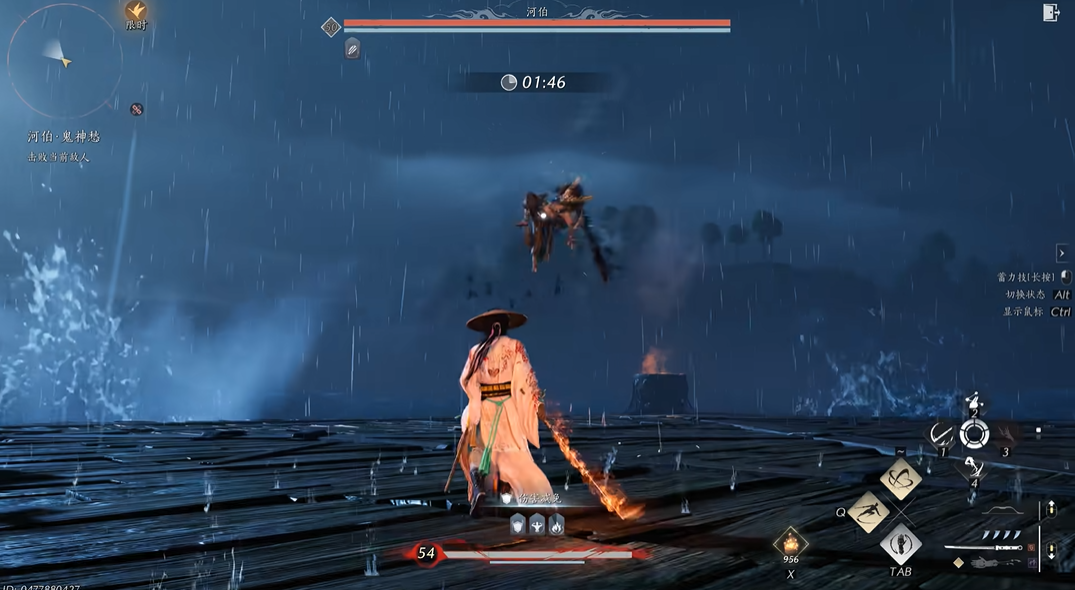
Task: Inspect the flame buff status icon
Action: 557,524
